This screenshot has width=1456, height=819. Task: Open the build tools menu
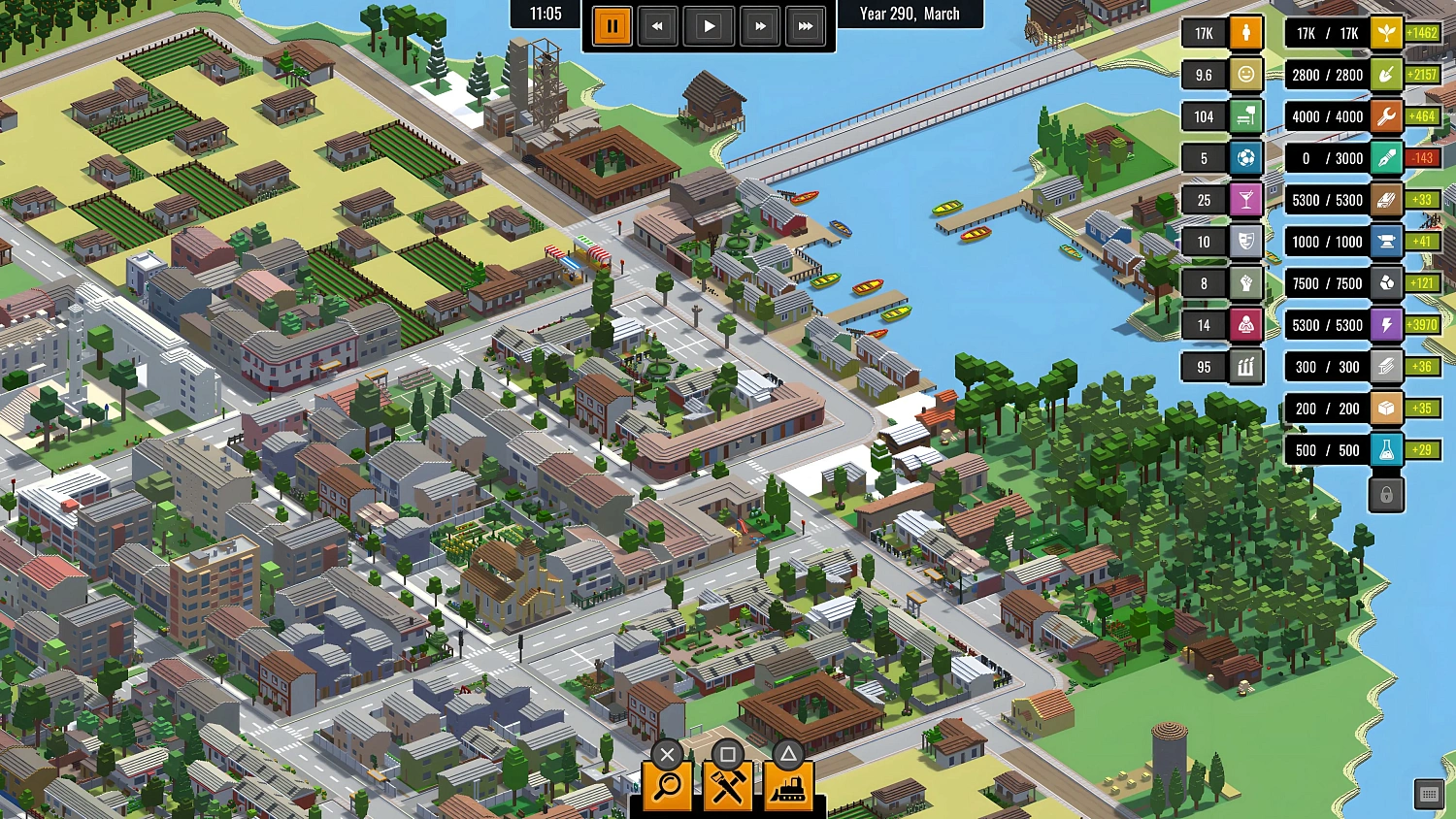pyautogui.click(x=729, y=786)
